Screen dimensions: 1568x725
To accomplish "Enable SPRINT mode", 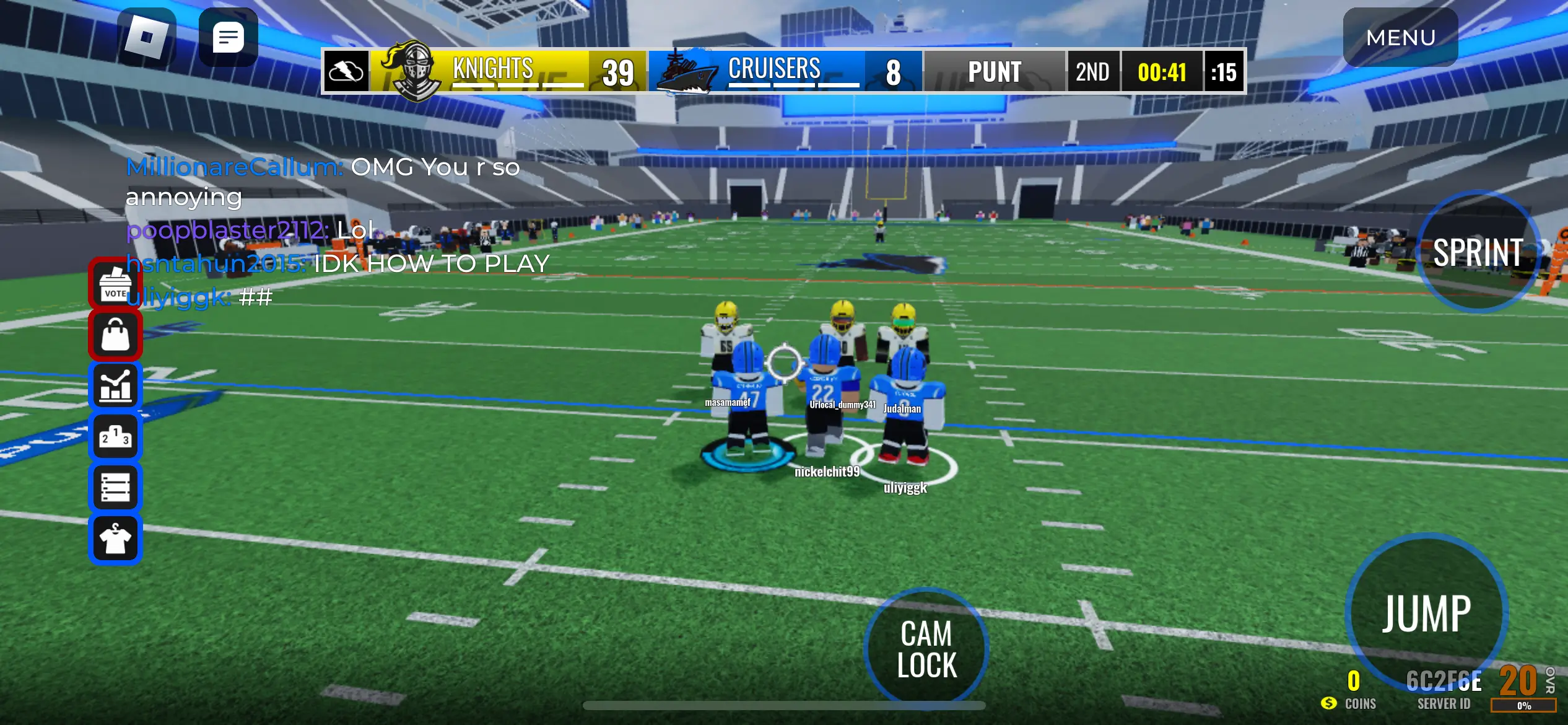I will point(1479,253).
